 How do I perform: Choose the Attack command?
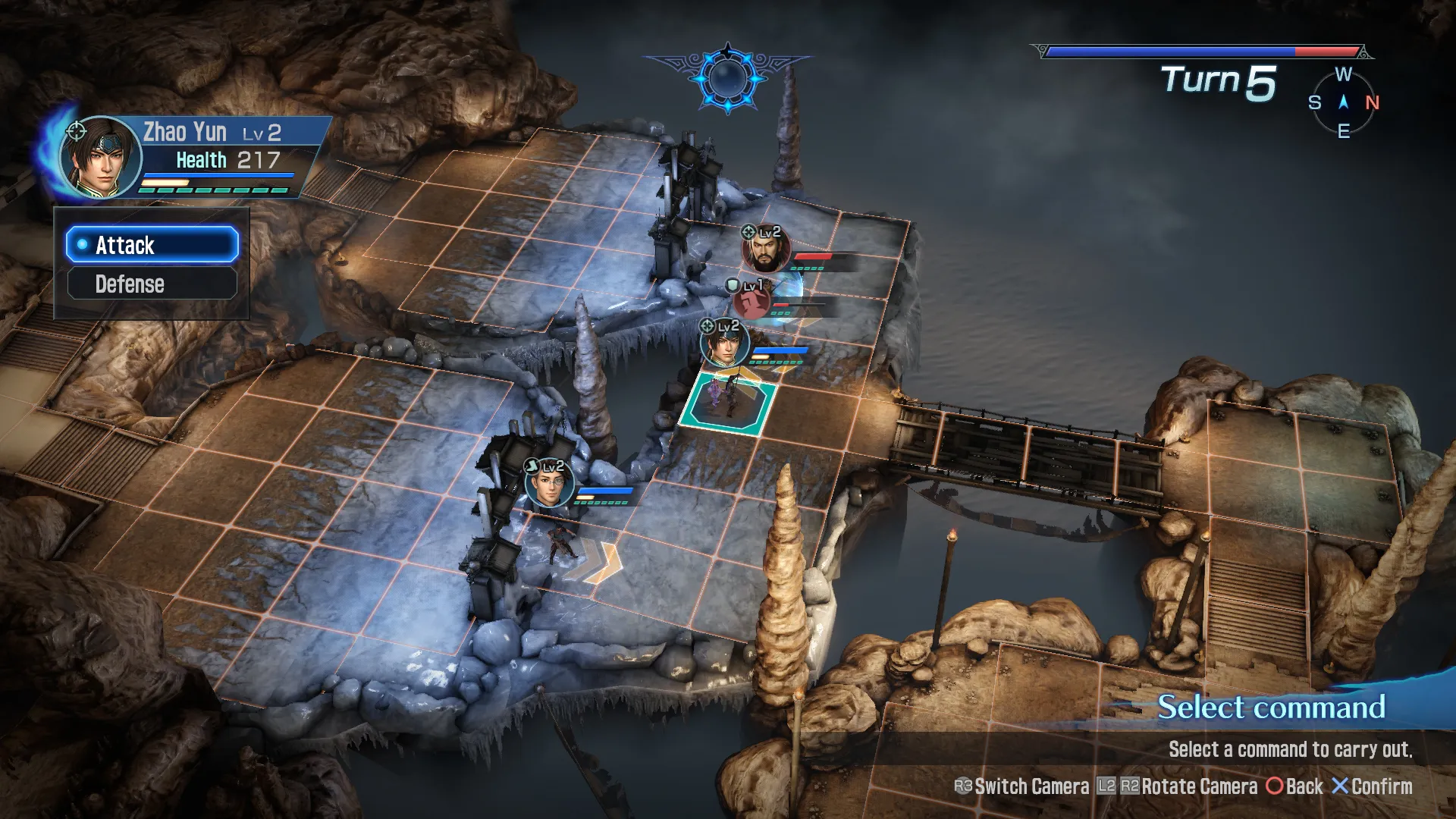(152, 245)
